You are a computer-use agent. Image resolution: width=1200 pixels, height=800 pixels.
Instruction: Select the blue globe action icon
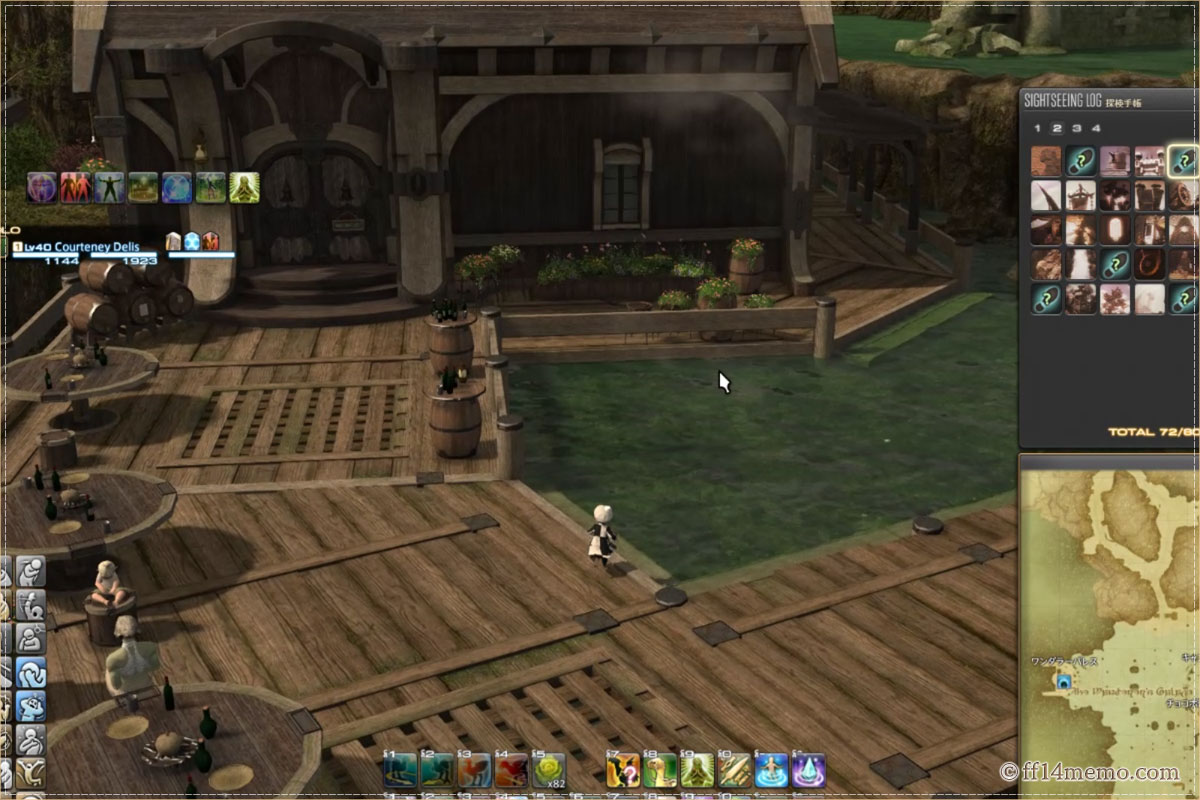click(177, 187)
